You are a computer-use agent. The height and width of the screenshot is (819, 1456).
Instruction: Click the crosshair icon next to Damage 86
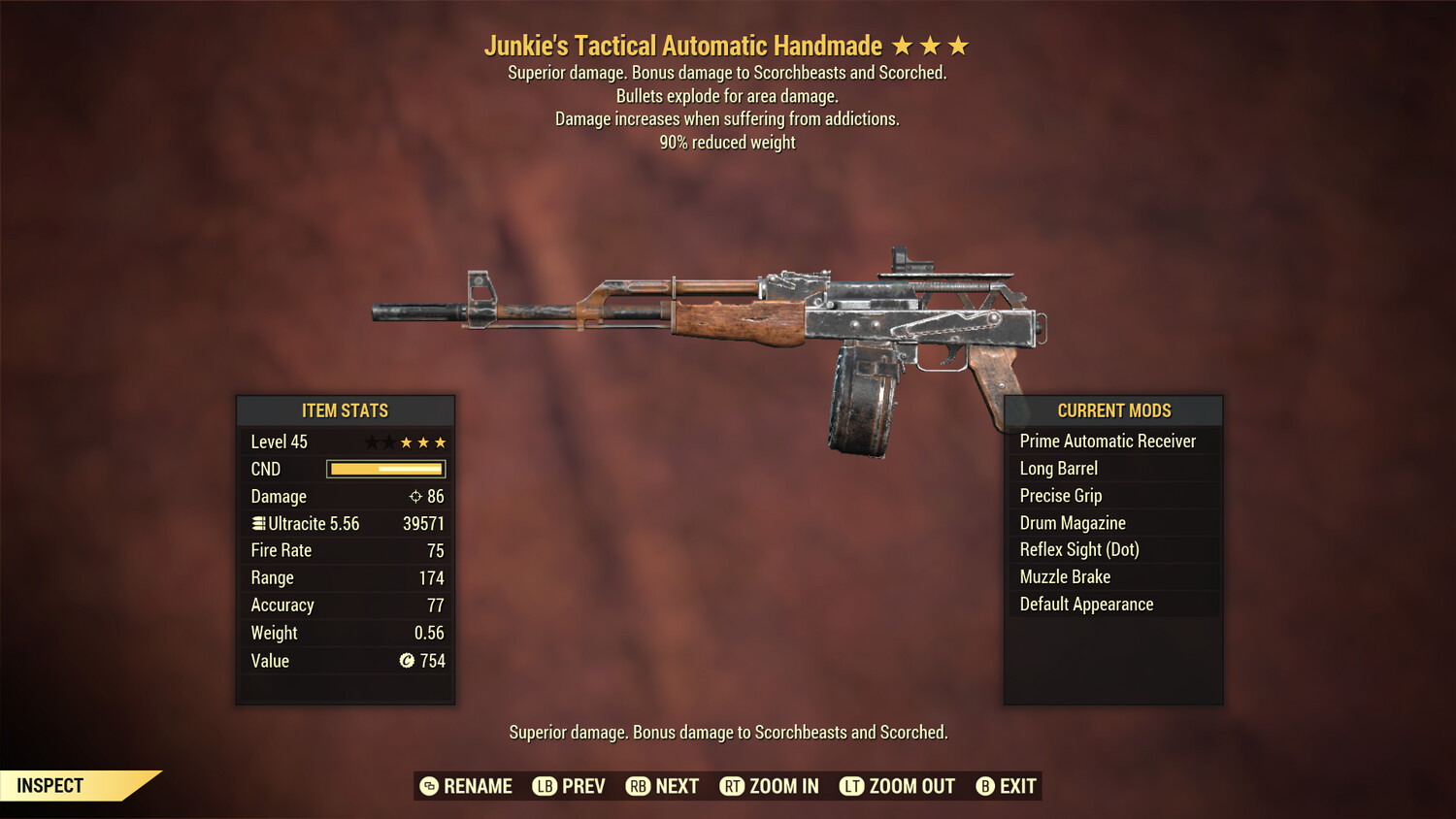coord(415,496)
